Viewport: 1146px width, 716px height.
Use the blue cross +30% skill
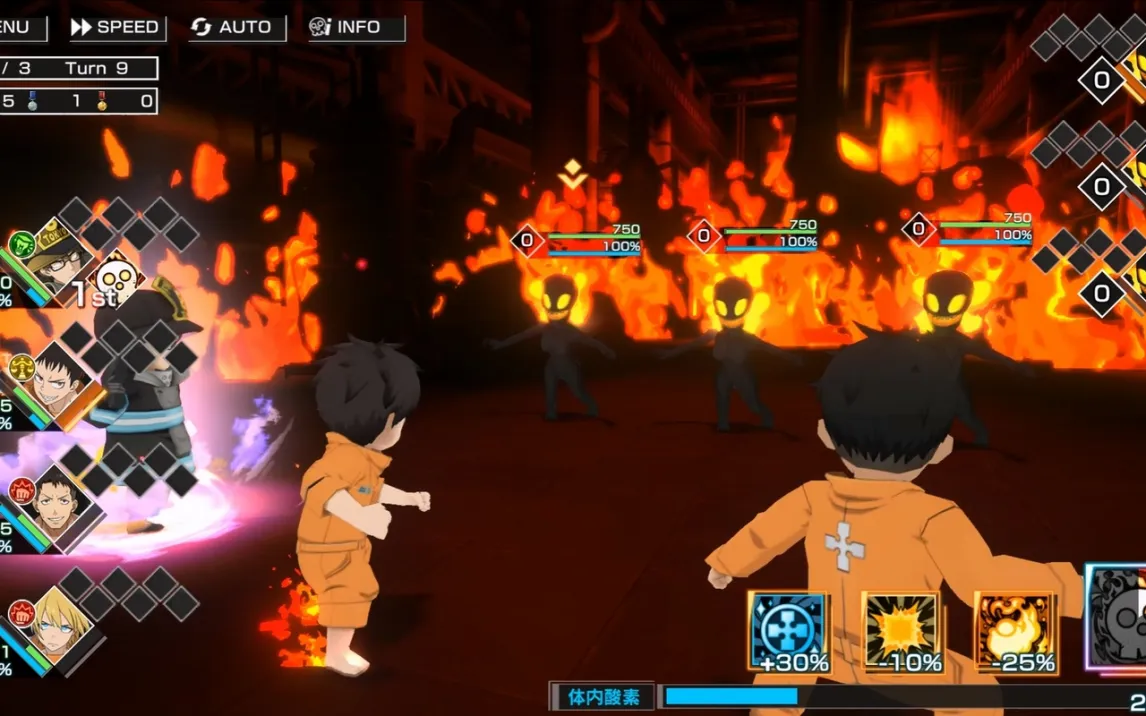click(788, 632)
